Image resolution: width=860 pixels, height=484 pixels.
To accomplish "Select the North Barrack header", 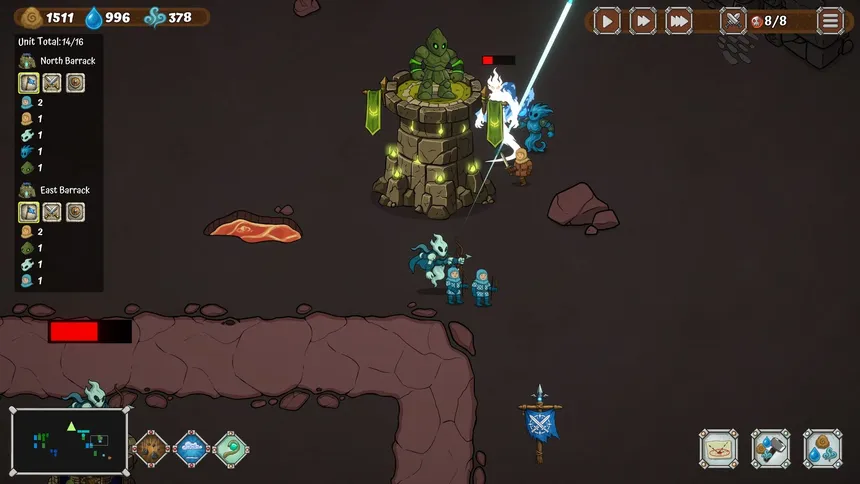I will coord(66,61).
